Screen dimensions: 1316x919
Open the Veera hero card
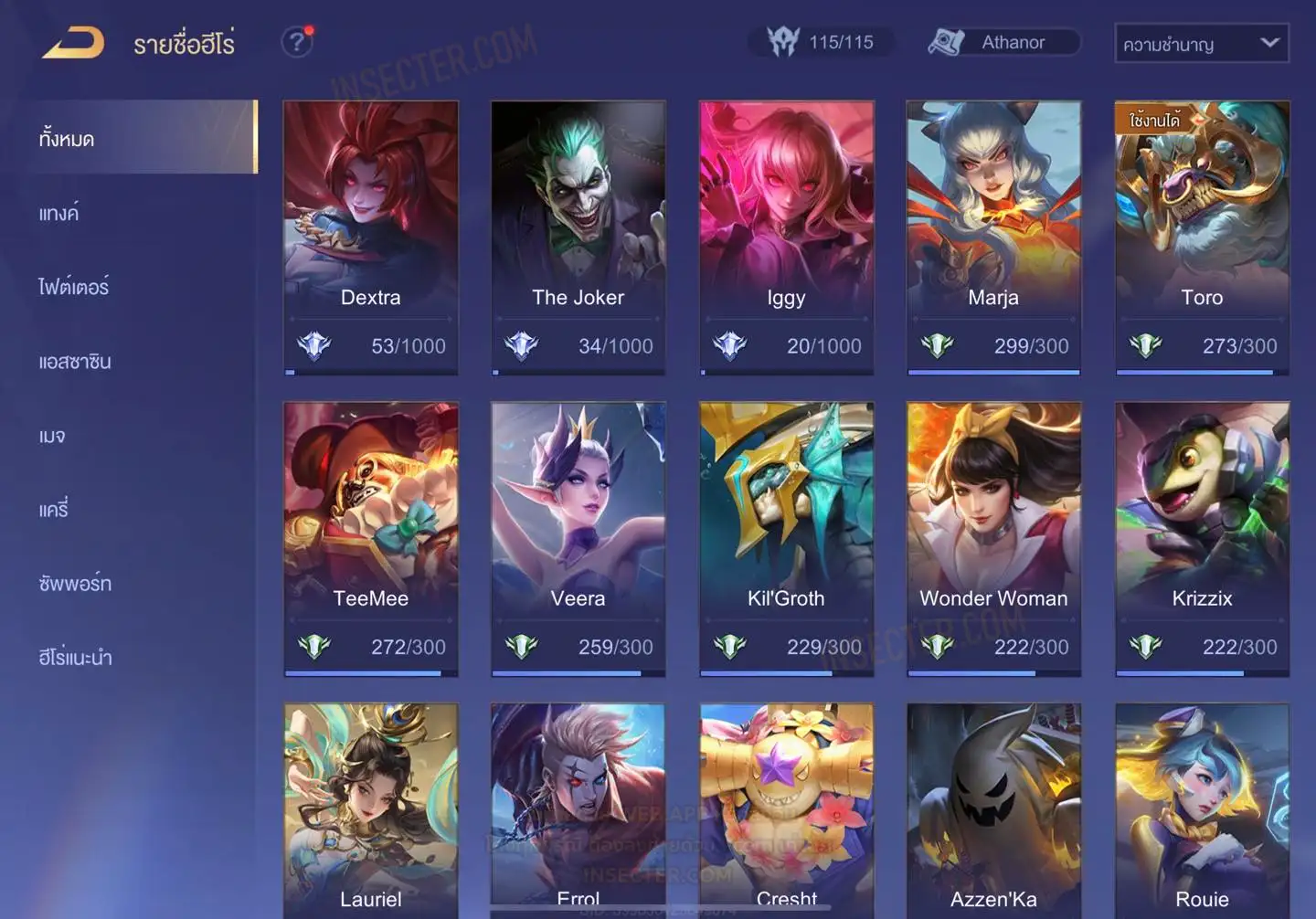[578, 539]
